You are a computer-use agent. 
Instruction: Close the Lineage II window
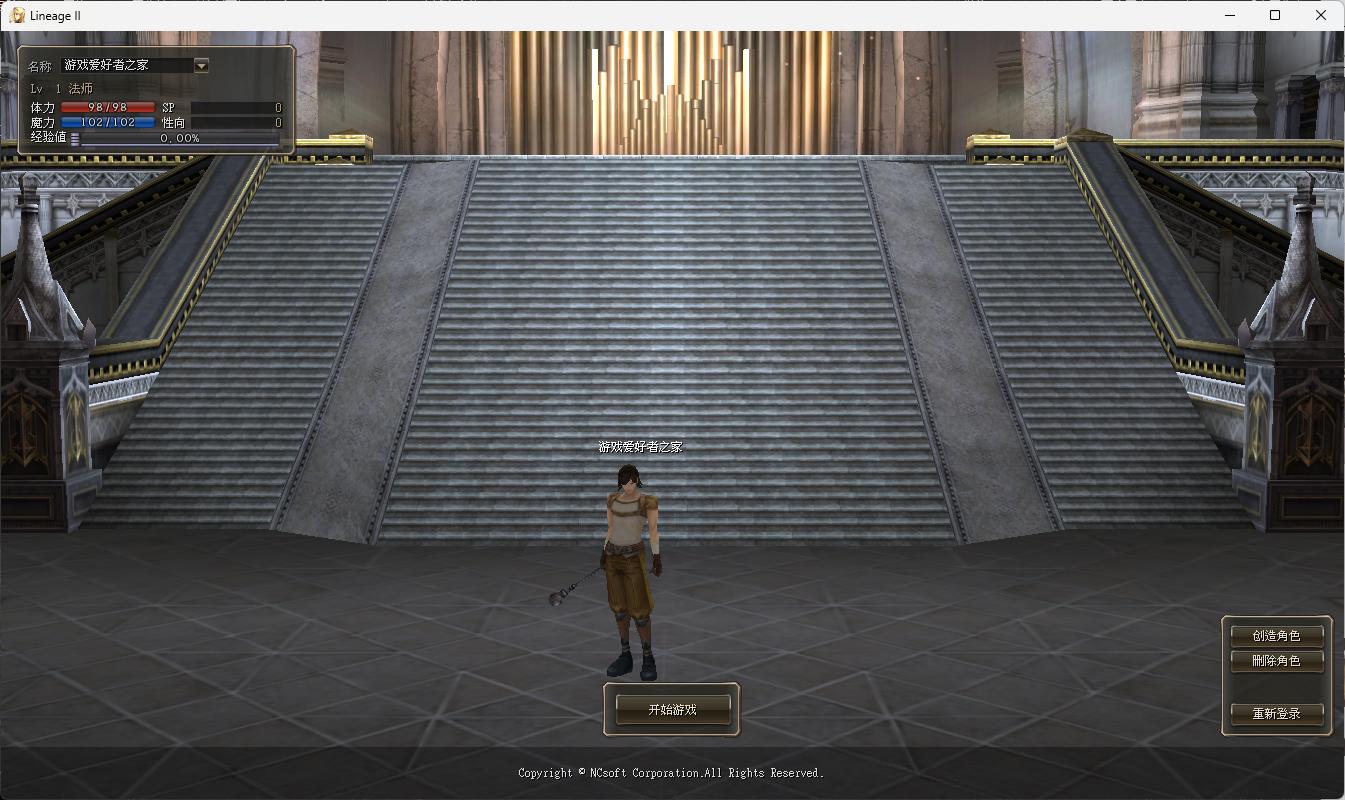[1320, 15]
